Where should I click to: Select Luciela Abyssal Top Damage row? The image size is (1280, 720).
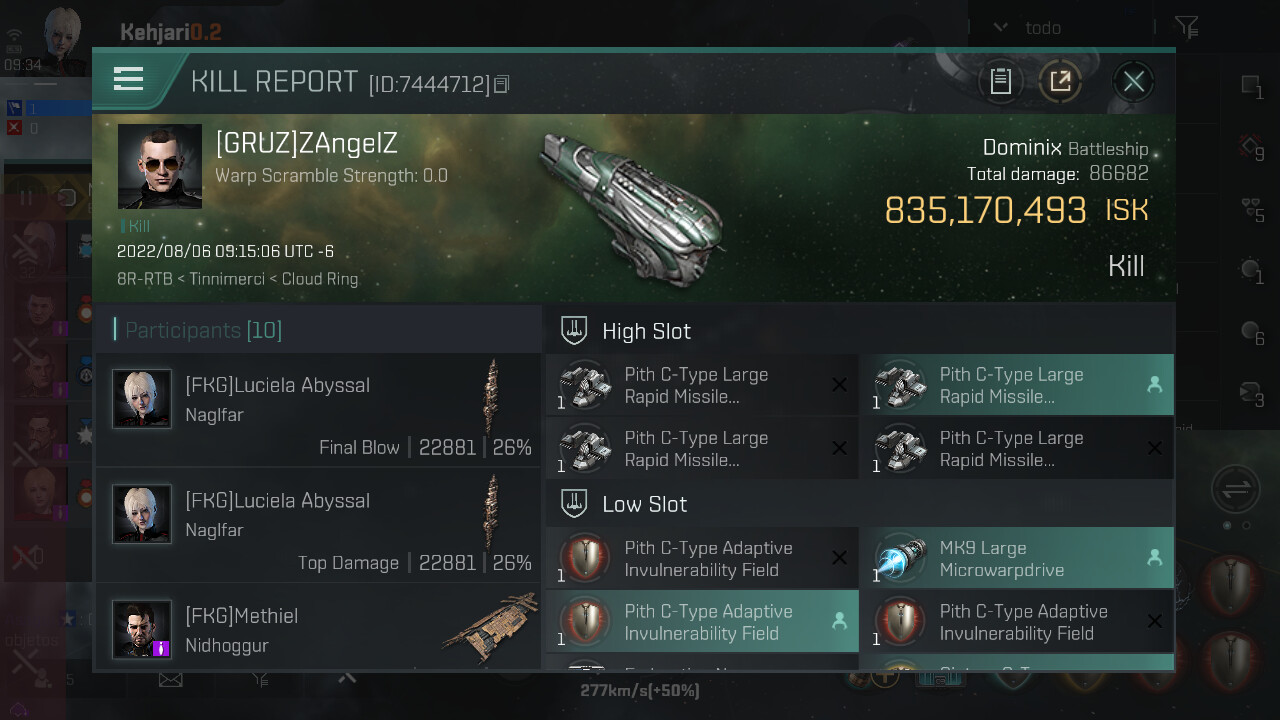point(318,525)
